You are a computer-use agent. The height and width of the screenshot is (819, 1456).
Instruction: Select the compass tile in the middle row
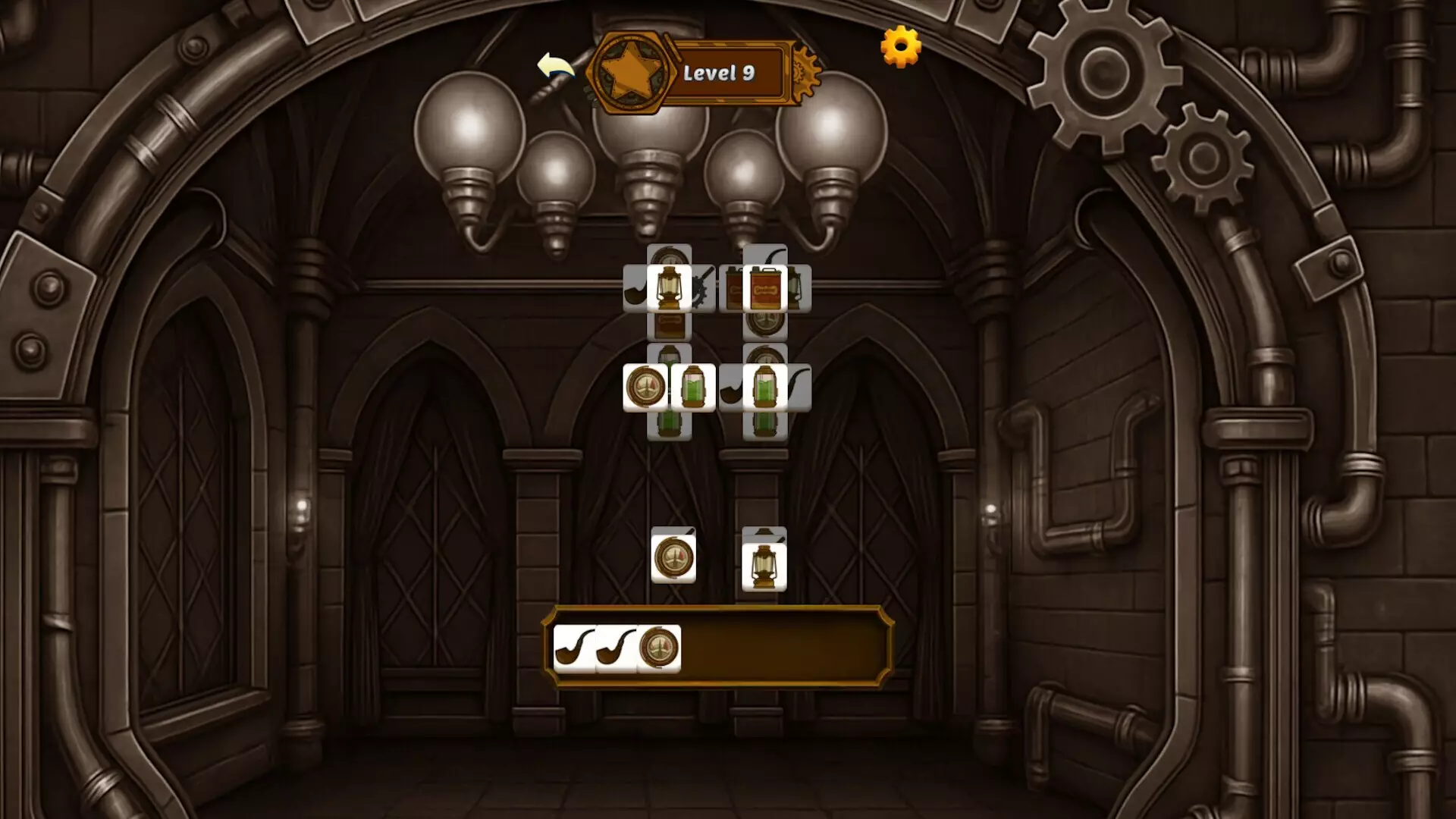click(x=645, y=387)
